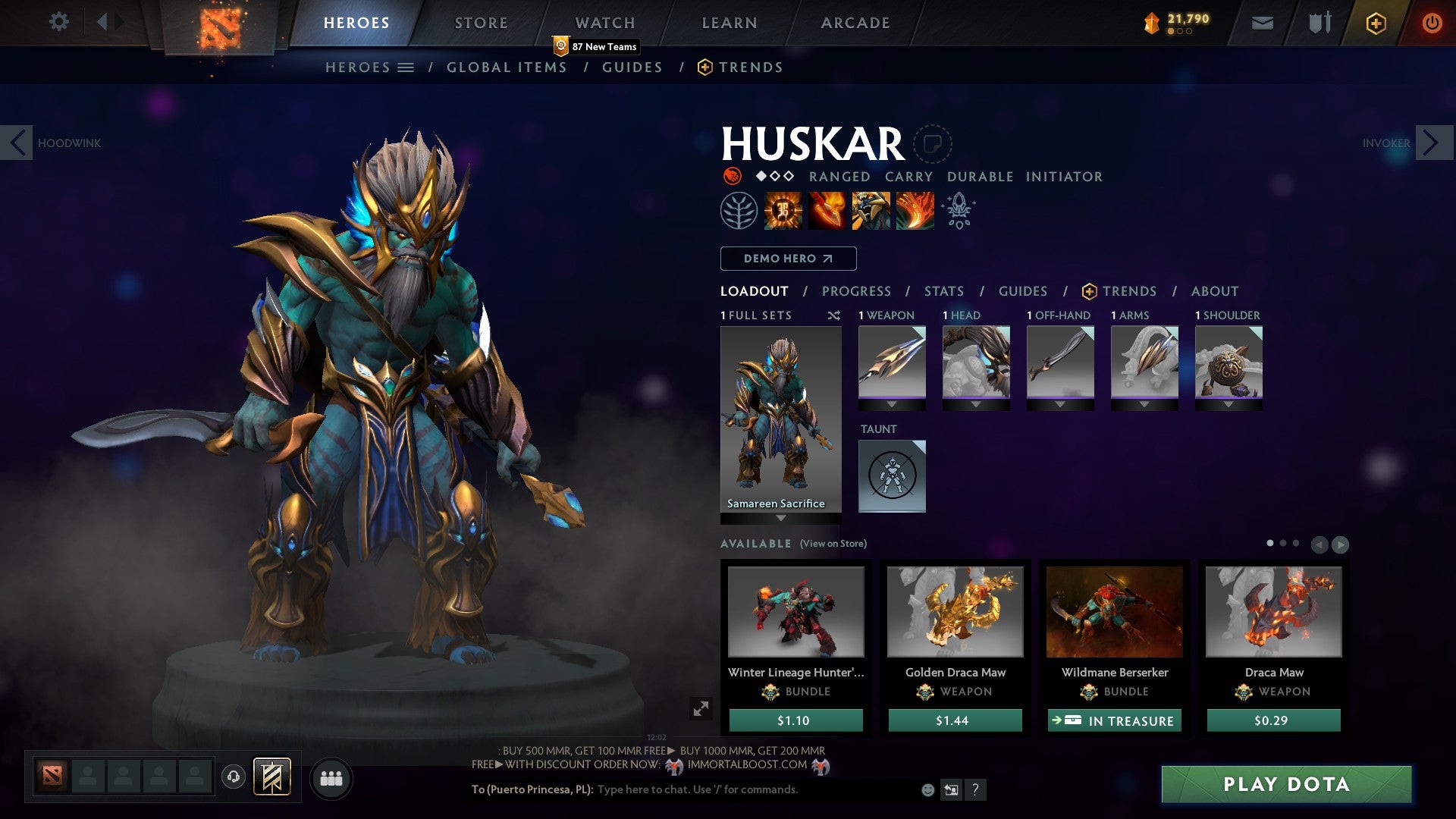1456x819 pixels.
Task: Open the Arcade tab
Action: click(x=855, y=23)
